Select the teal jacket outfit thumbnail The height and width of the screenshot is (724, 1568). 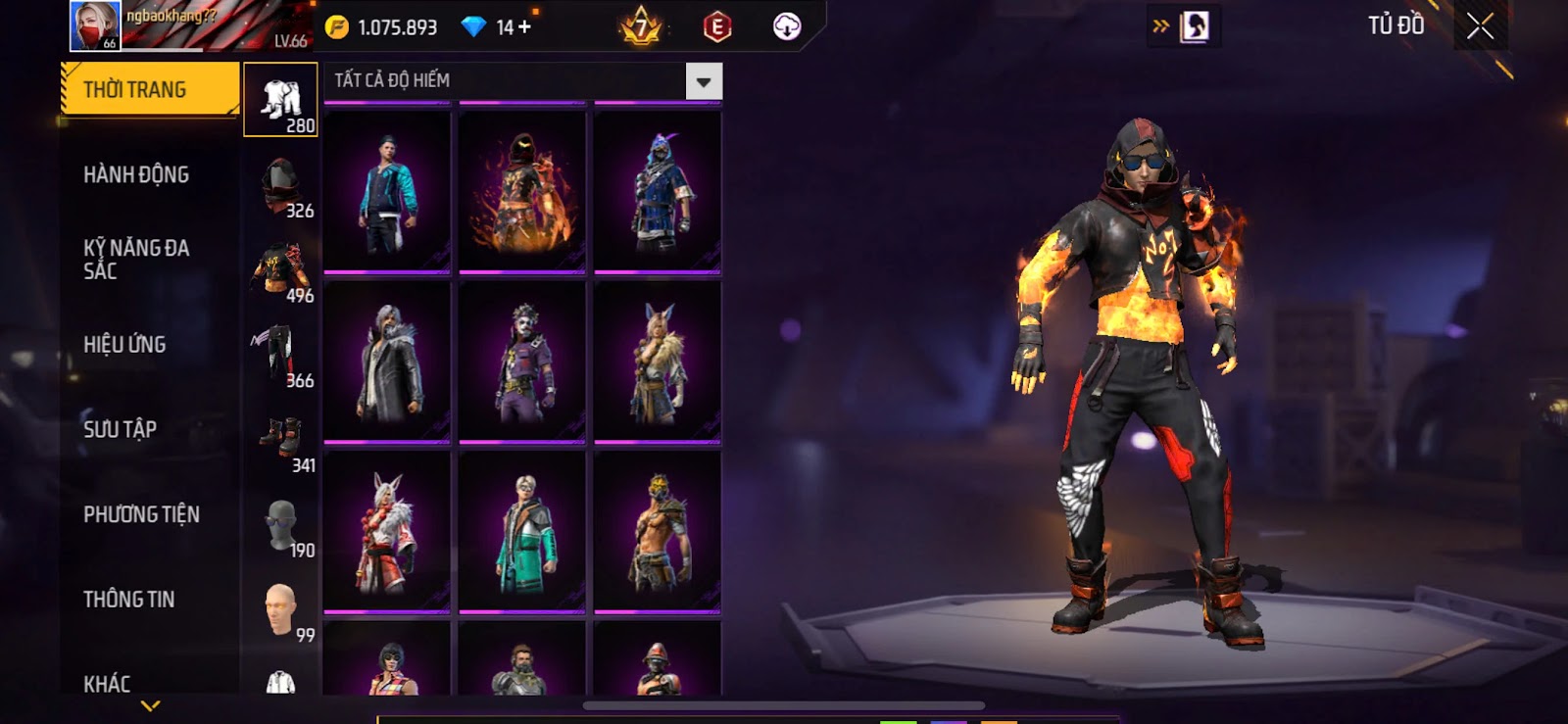[x=387, y=192]
